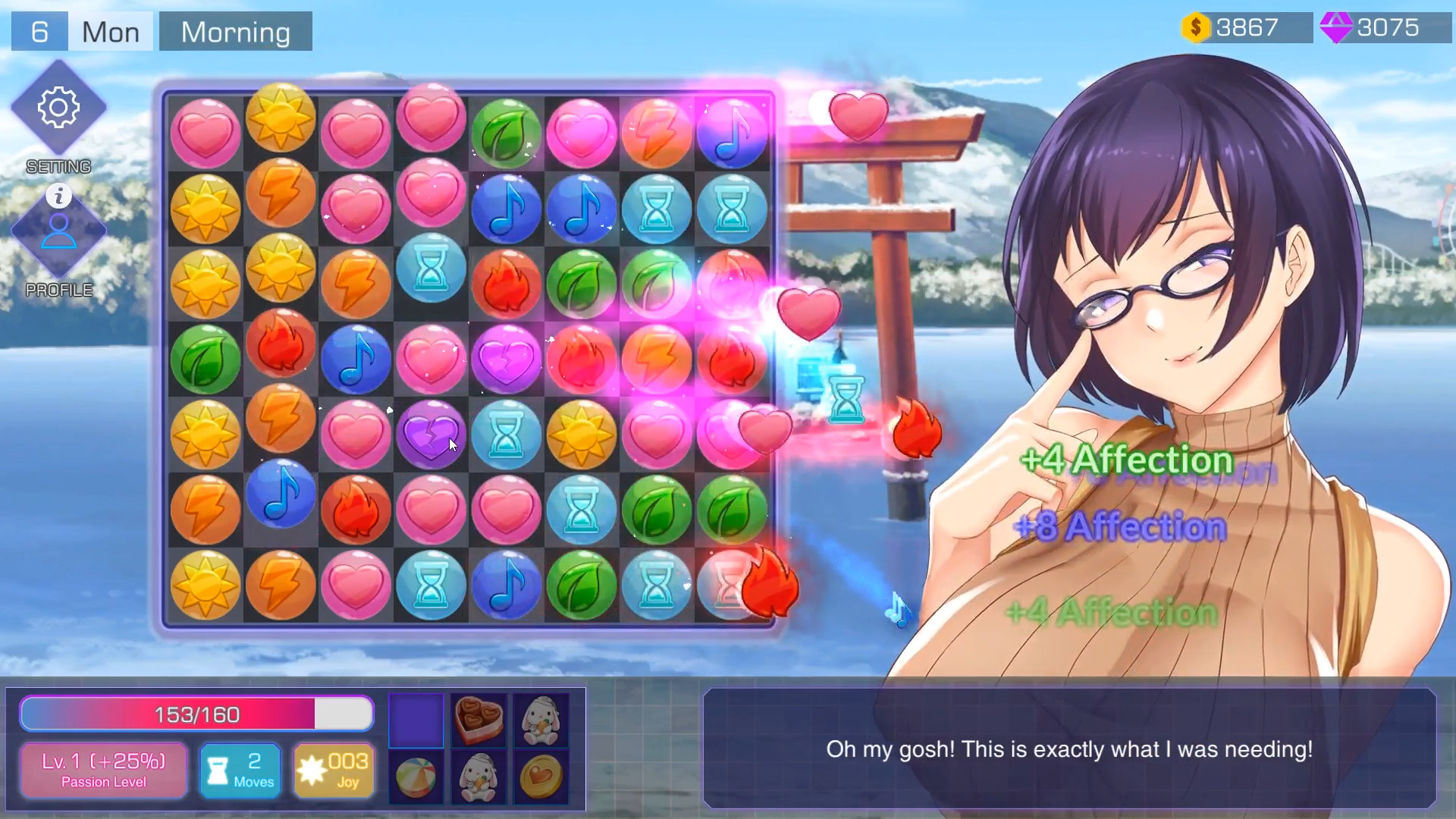Image resolution: width=1456 pixels, height=819 pixels.
Task: Click the gold coin currency icon
Action: 1197,27
